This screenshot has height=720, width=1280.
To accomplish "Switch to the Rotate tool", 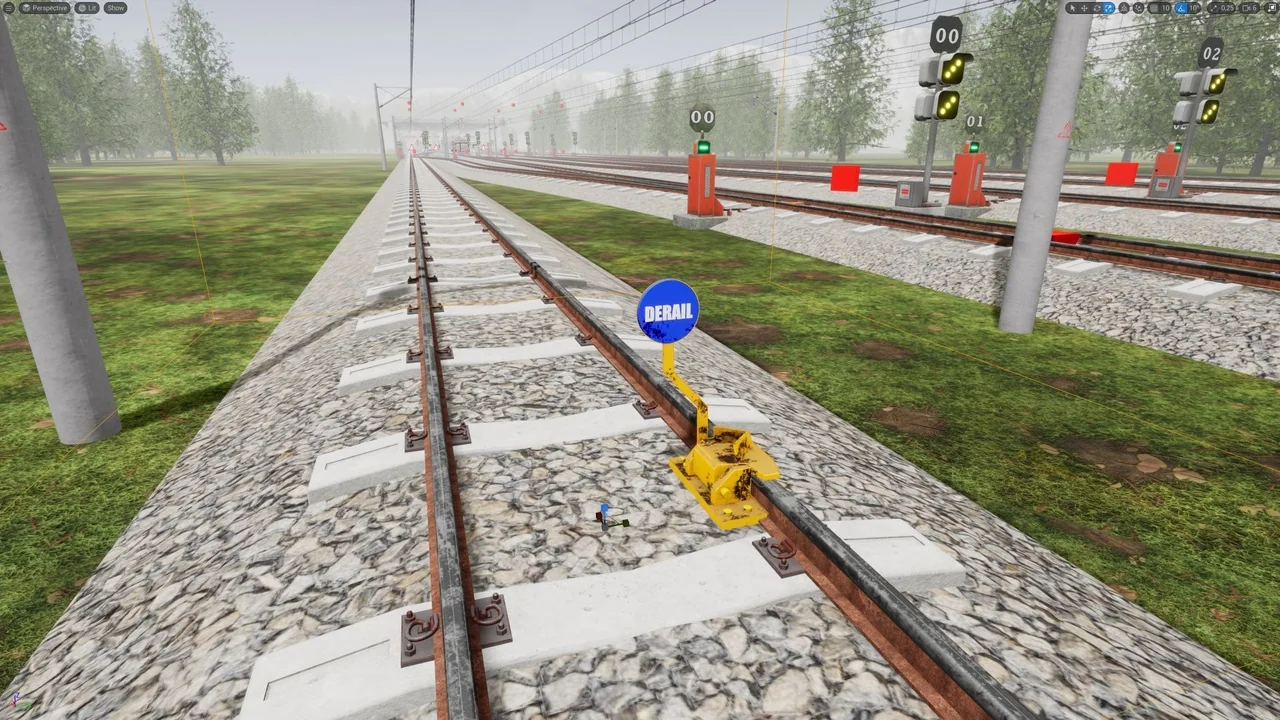I will [x=1096, y=7].
